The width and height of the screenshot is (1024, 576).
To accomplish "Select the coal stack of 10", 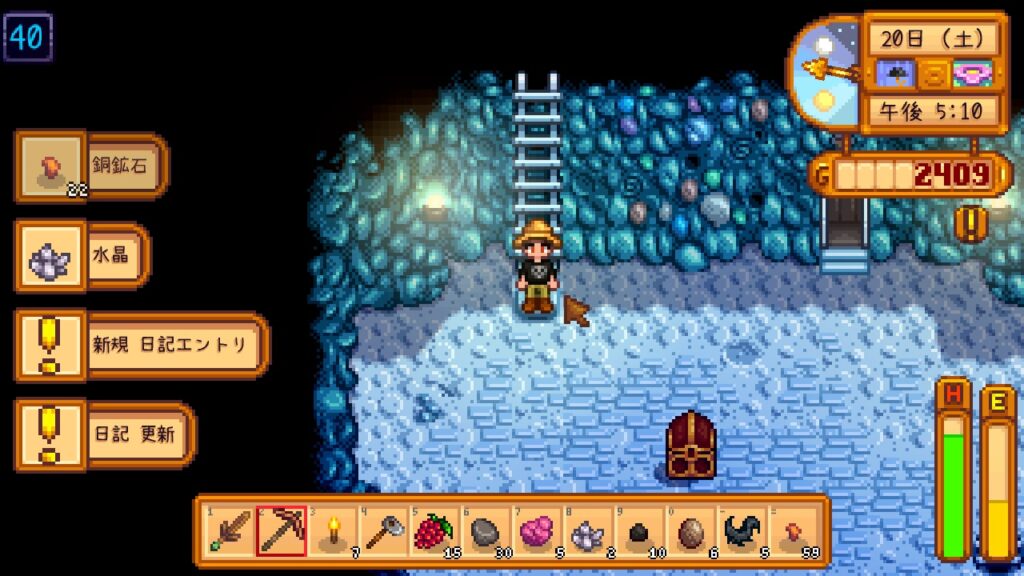I will click(640, 531).
